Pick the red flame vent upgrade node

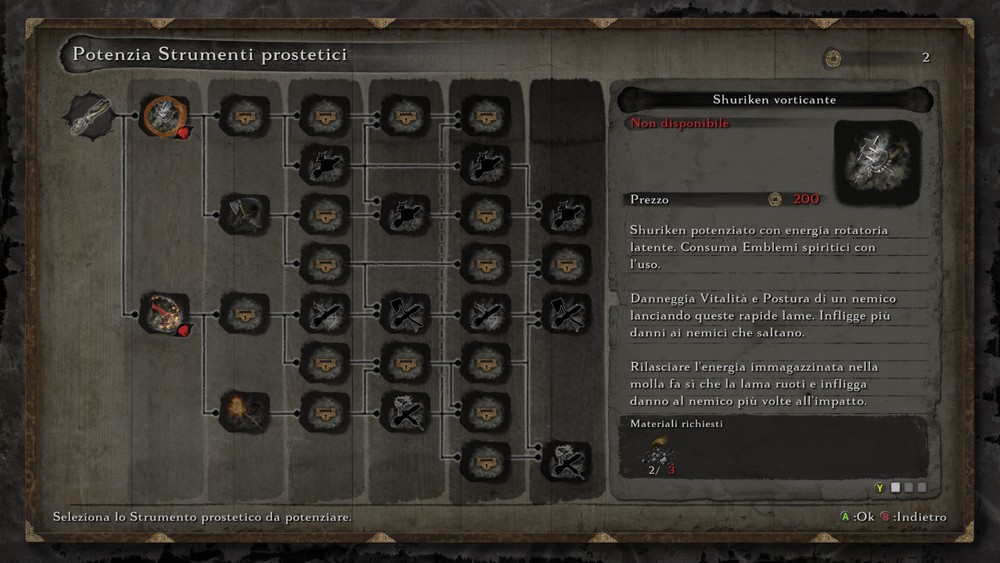point(165,313)
